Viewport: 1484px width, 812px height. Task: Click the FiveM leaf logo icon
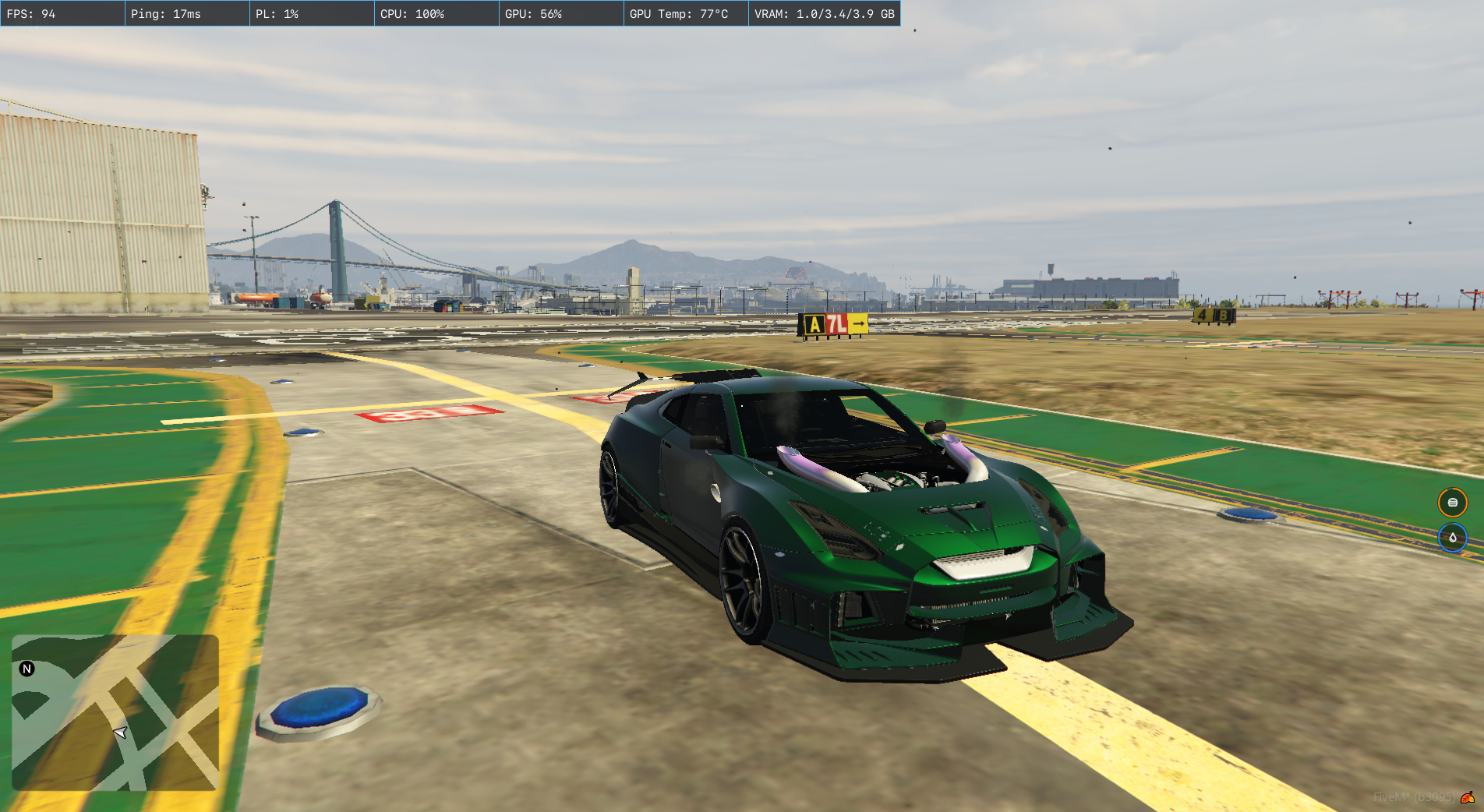[x=1468, y=797]
